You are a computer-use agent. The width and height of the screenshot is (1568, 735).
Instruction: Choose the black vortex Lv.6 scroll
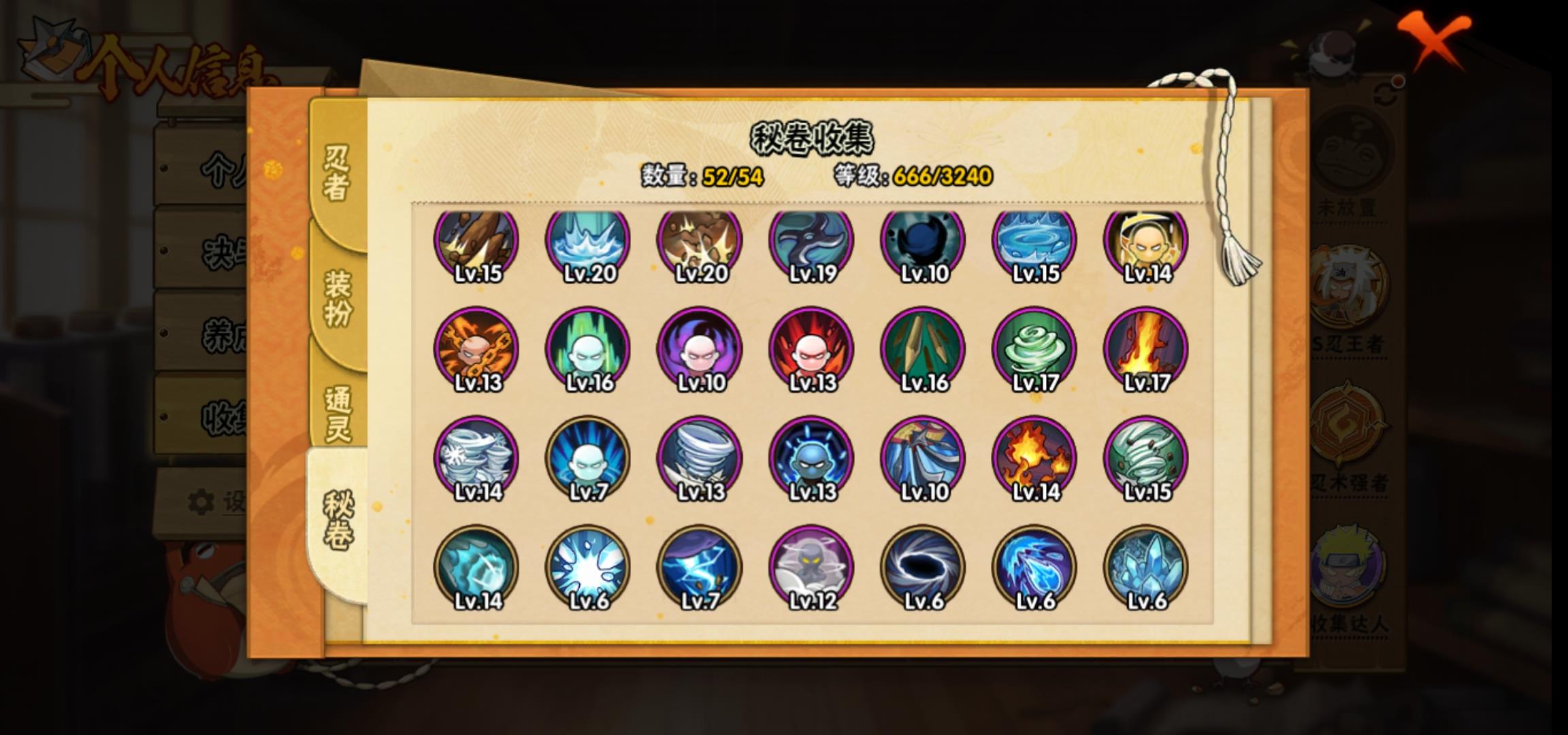click(x=923, y=568)
